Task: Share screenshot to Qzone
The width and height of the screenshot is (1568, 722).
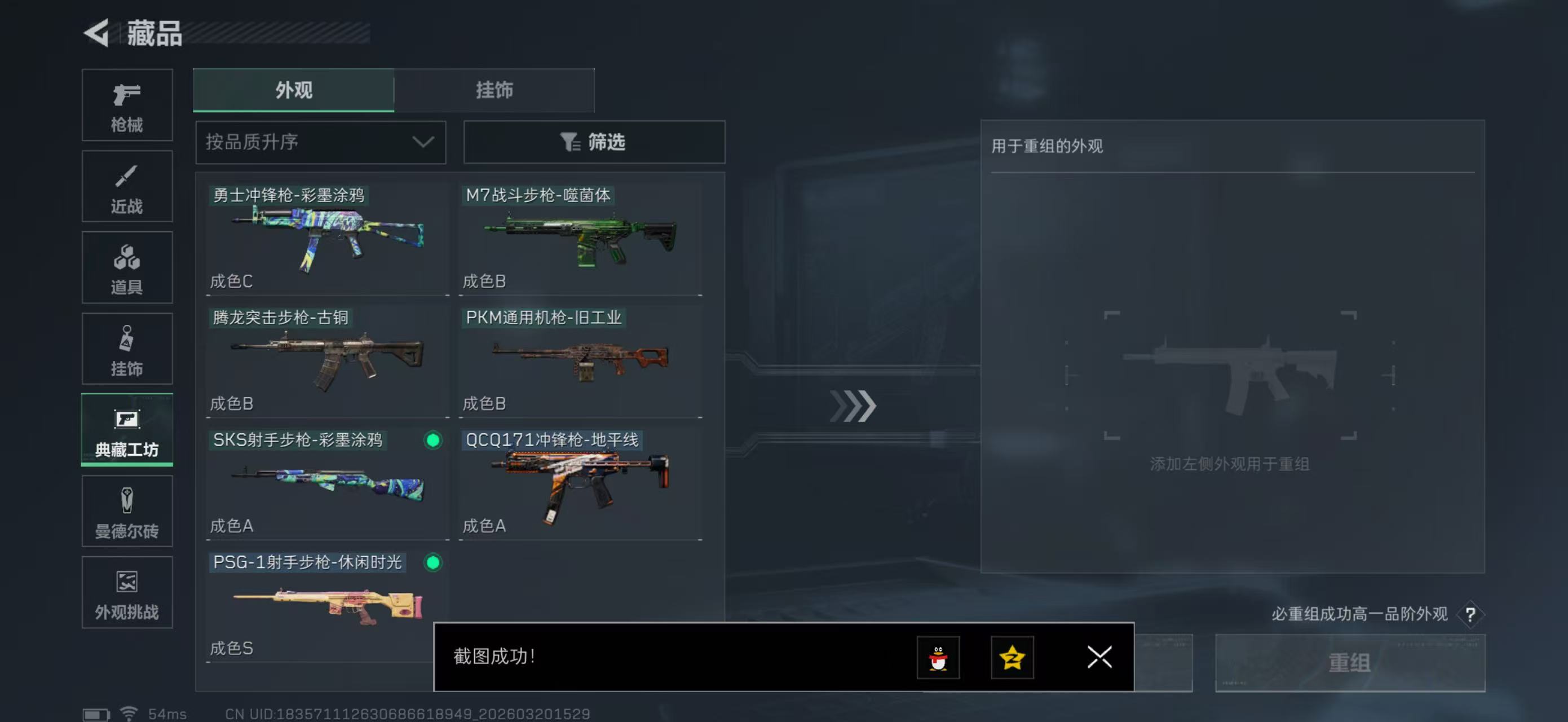Action: (1014, 658)
